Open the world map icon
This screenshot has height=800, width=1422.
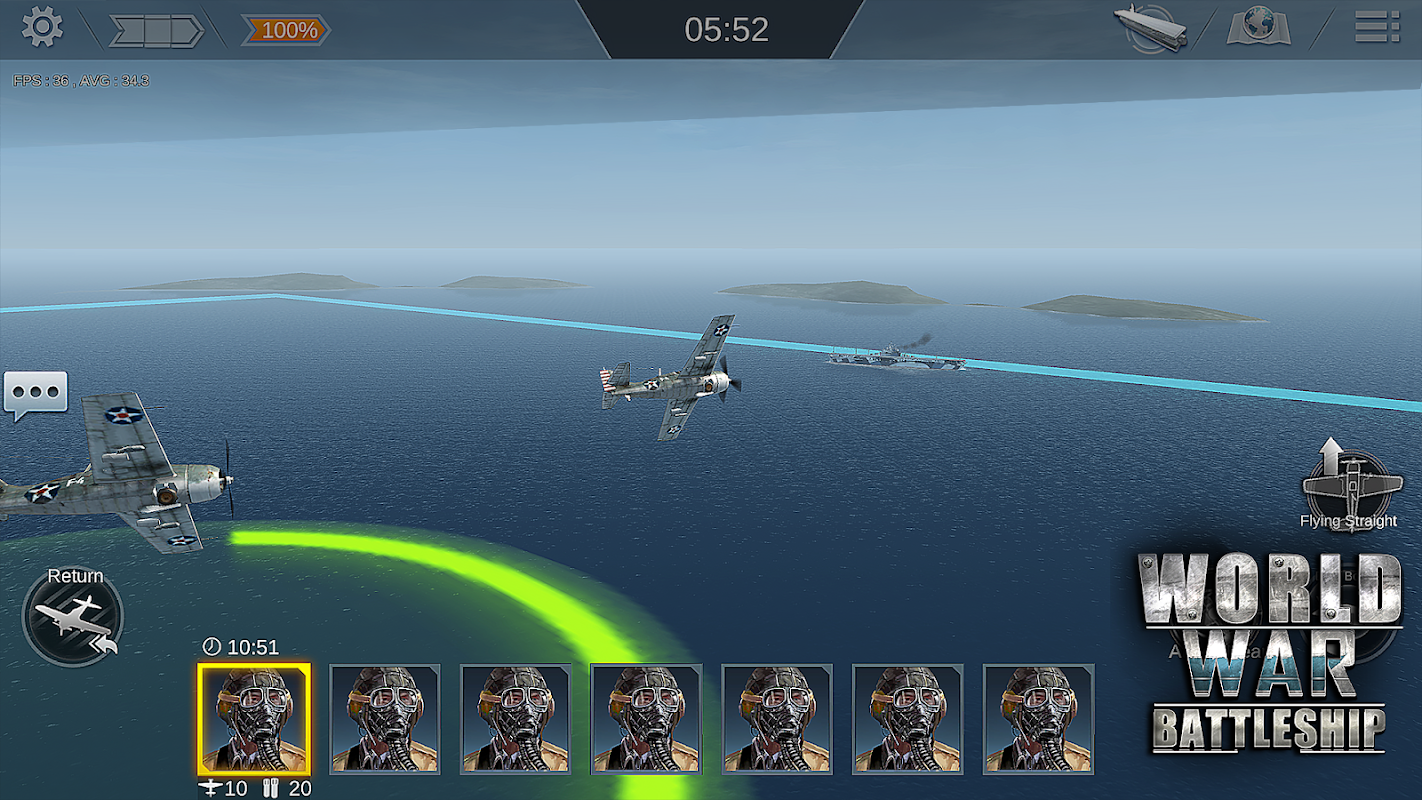click(1258, 28)
